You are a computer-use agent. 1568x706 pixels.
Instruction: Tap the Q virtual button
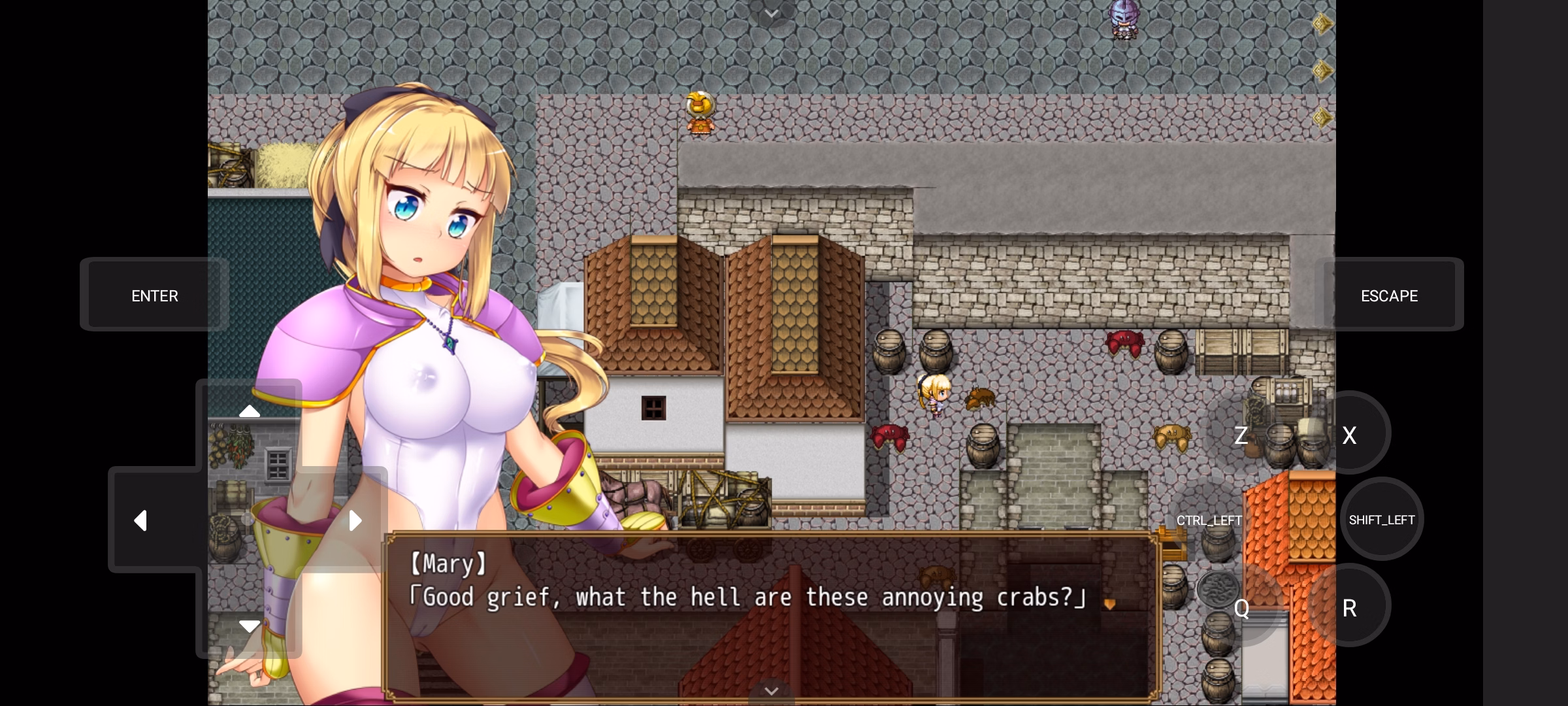pos(1241,608)
